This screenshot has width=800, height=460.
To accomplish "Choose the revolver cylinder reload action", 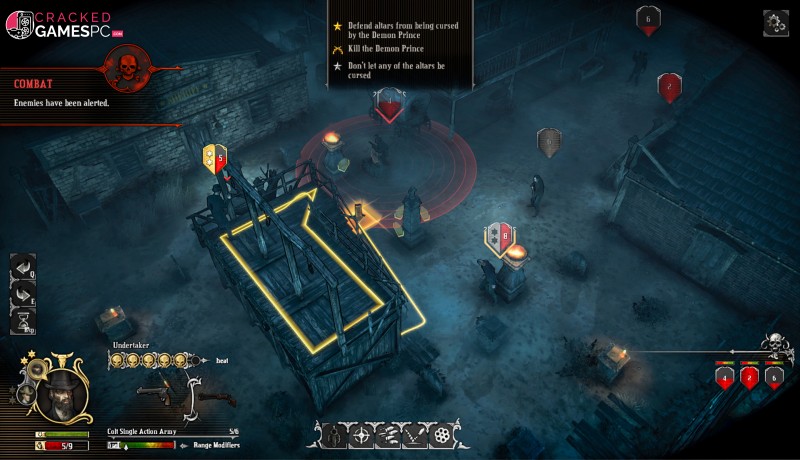I will [443, 436].
